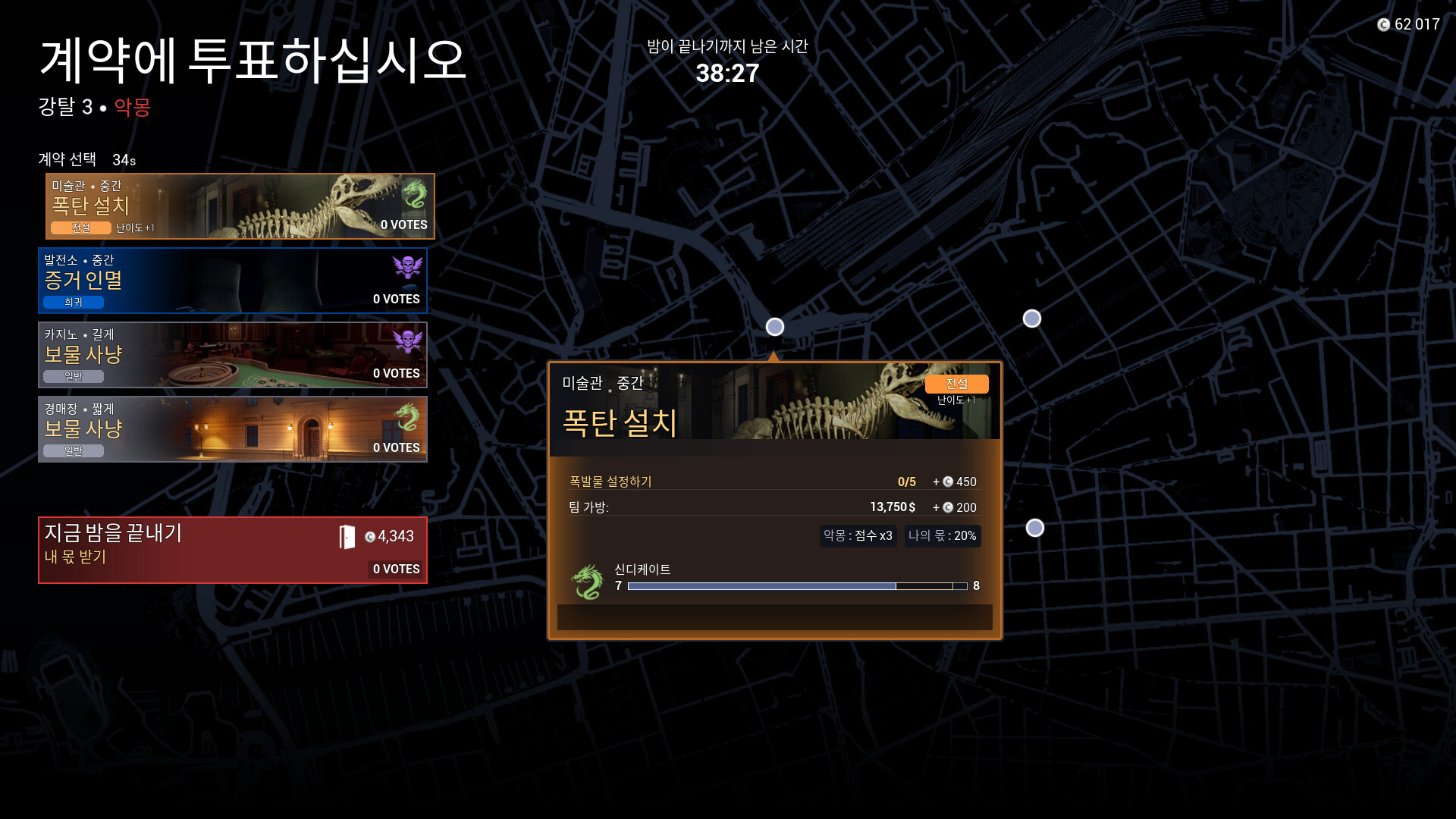Select the dragon icon on the 경매장 contract

point(416,414)
